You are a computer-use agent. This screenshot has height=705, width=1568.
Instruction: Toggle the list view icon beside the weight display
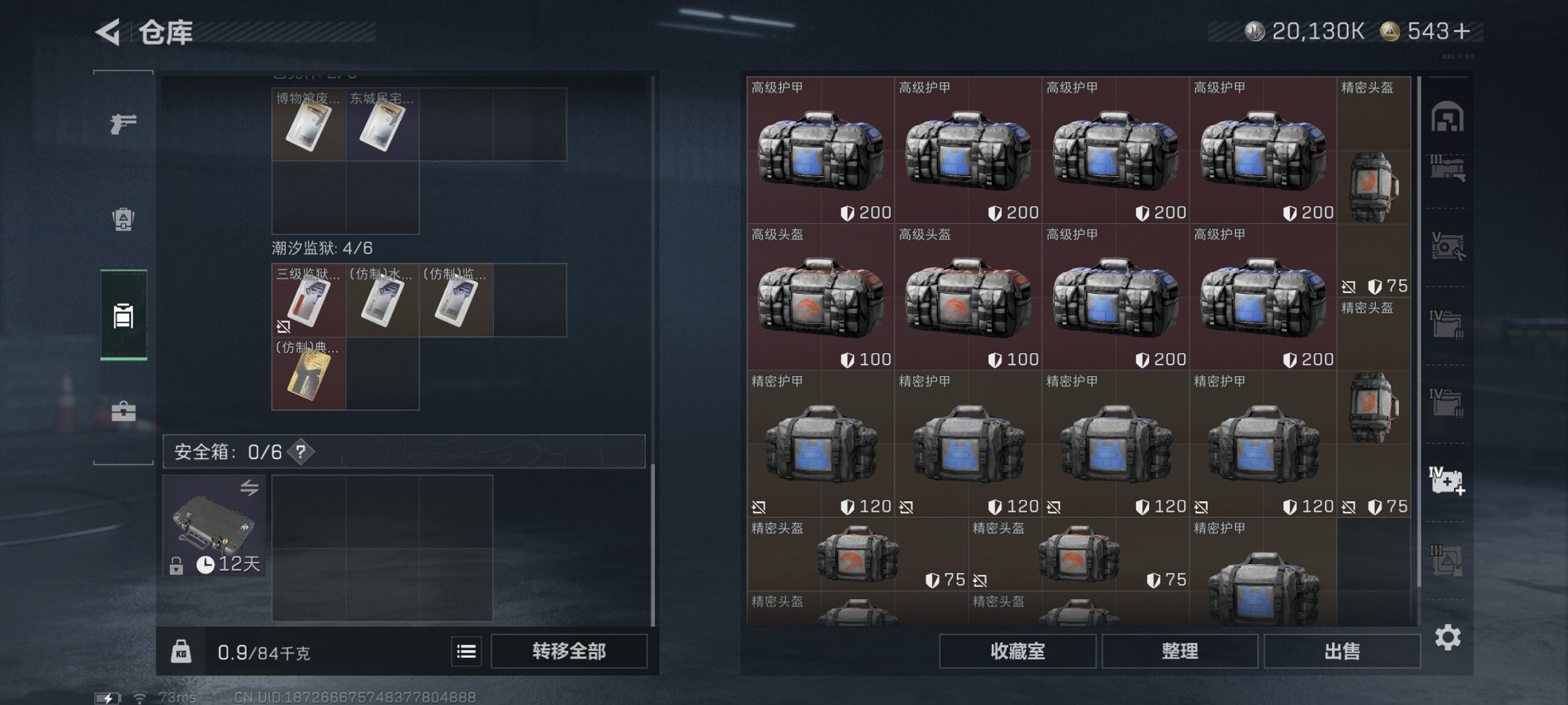pos(468,651)
